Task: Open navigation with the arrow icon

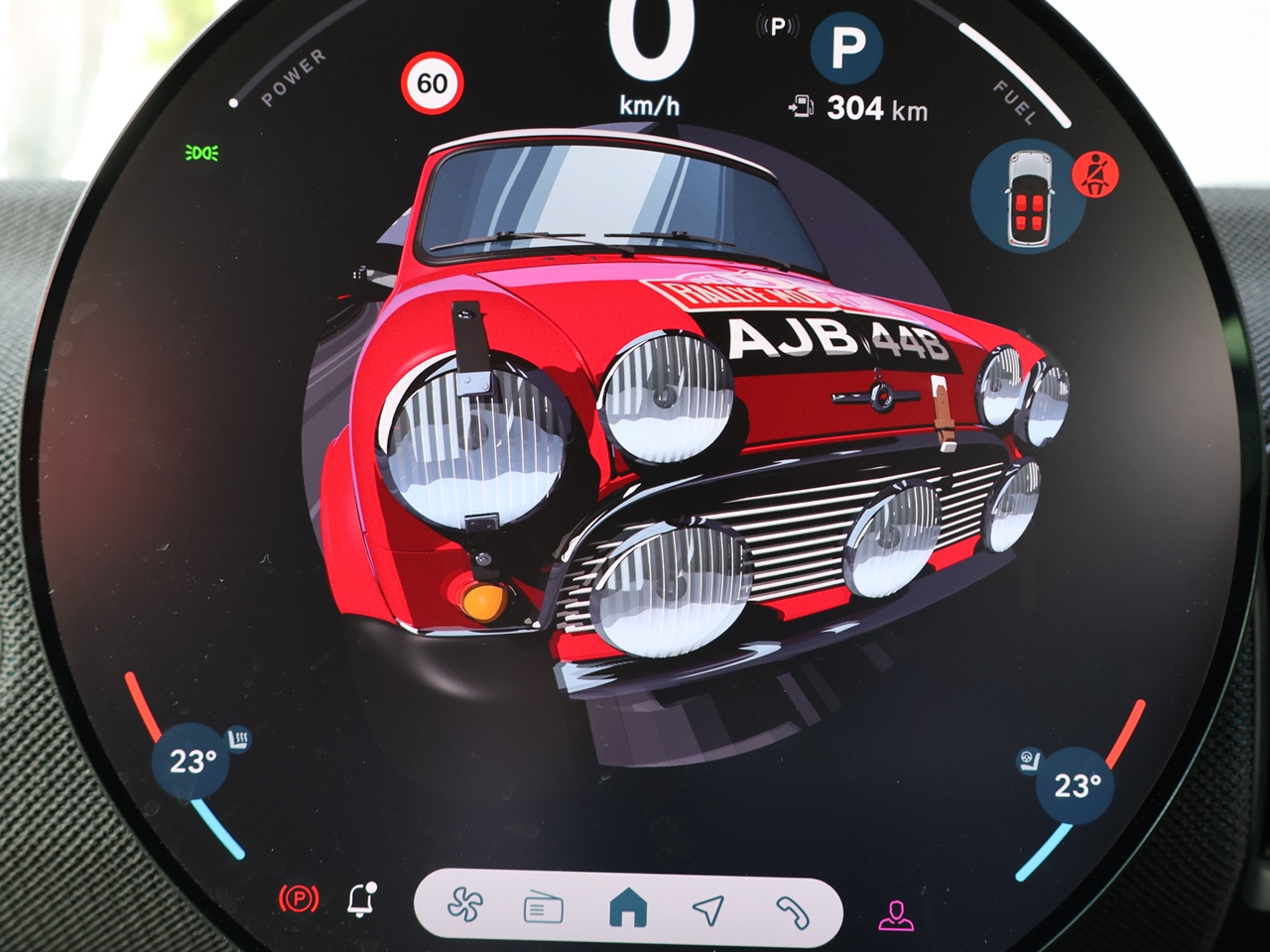Action: 707,908
